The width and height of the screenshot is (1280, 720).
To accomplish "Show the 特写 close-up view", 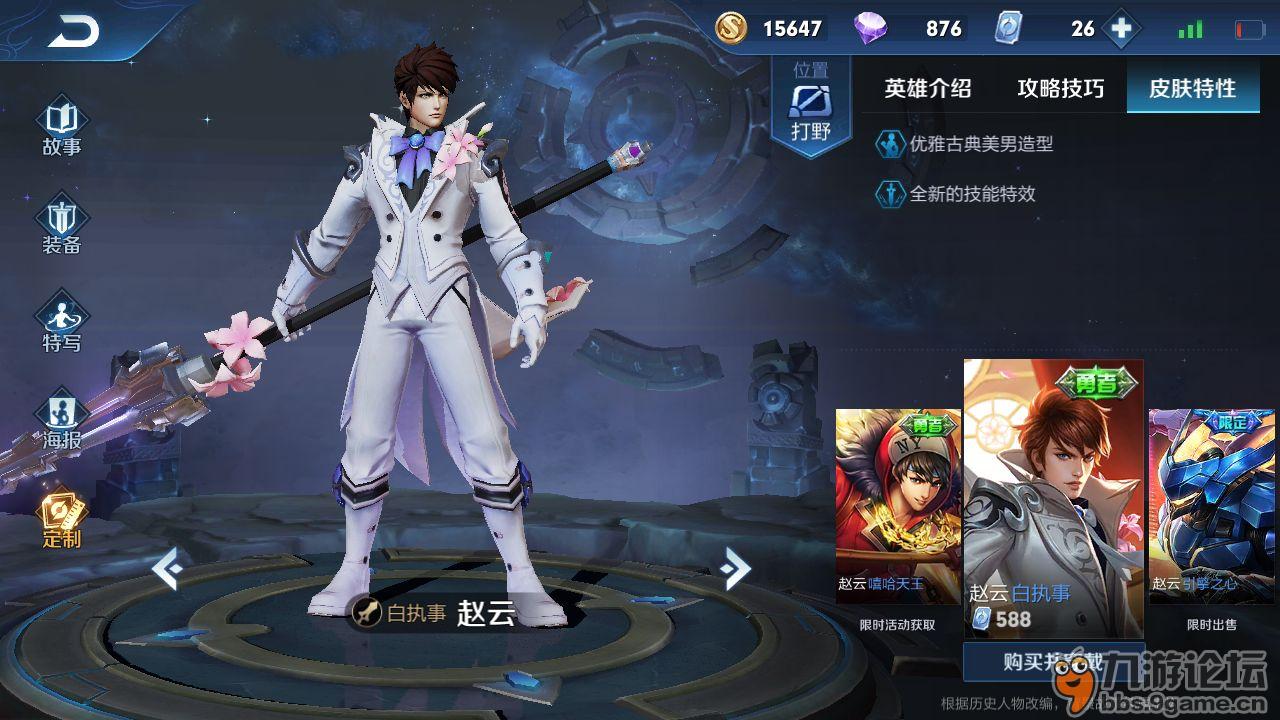I will 62,323.
